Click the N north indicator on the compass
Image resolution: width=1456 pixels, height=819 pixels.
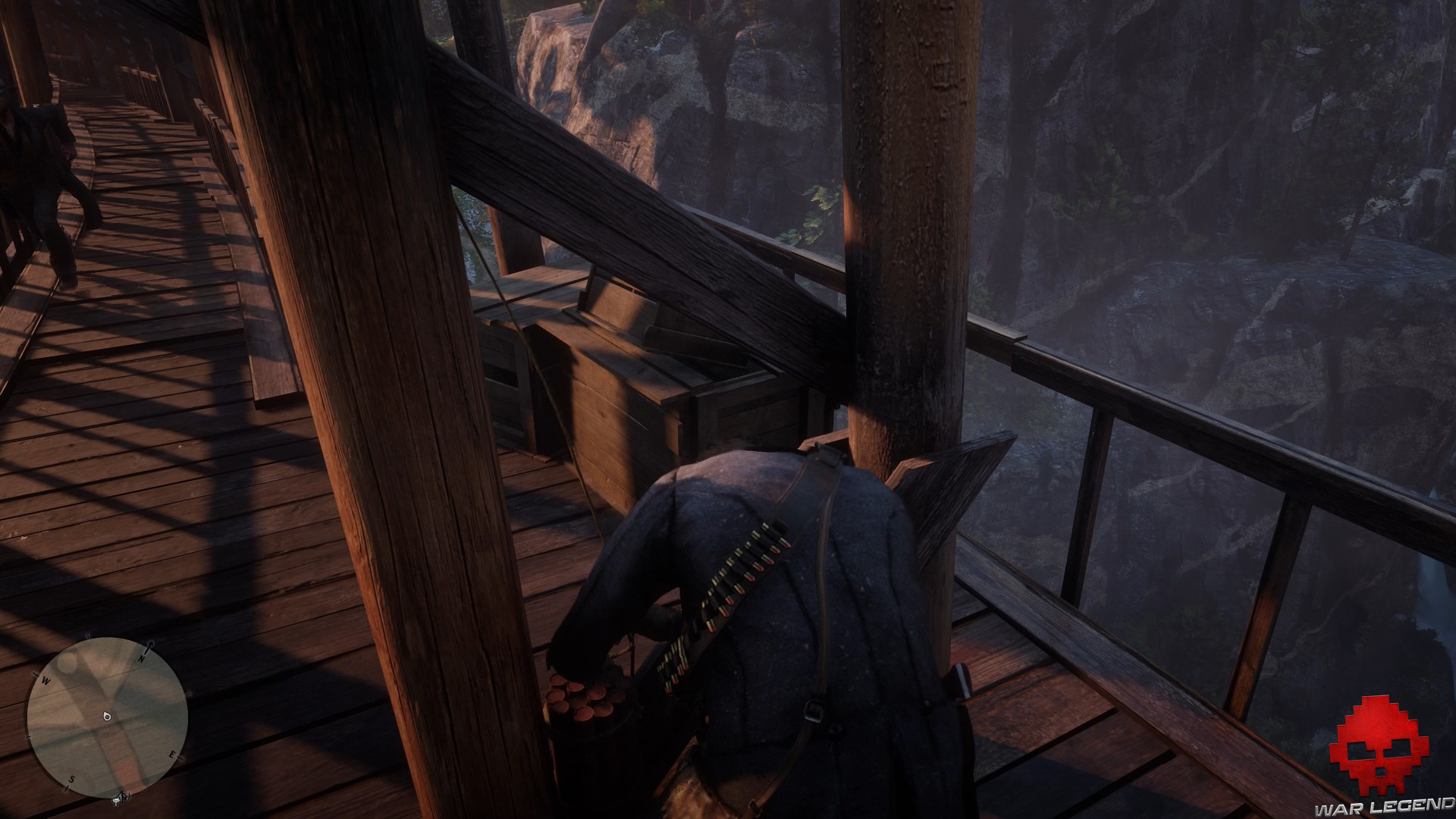(142, 658)
